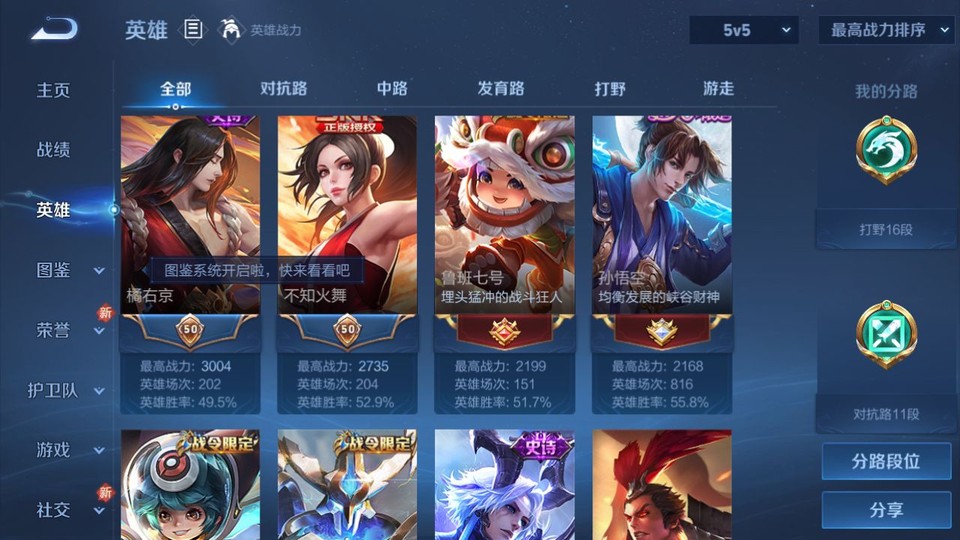Open the 战绩 sidebar entry
This screenshot has width=960, height=540.
pyautogui.click(x=54, y=150)
